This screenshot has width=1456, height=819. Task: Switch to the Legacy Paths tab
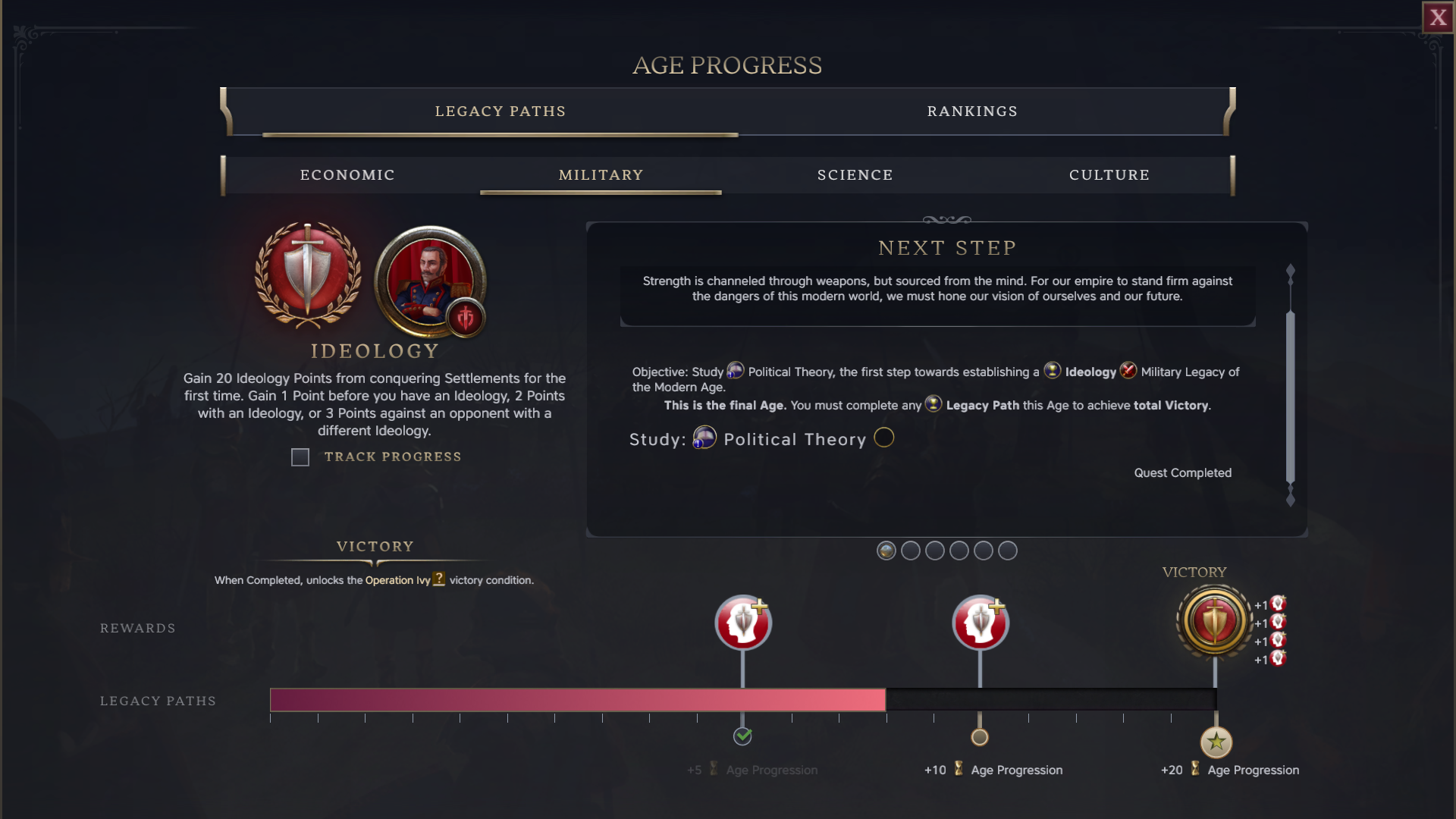tap(500, 111)
